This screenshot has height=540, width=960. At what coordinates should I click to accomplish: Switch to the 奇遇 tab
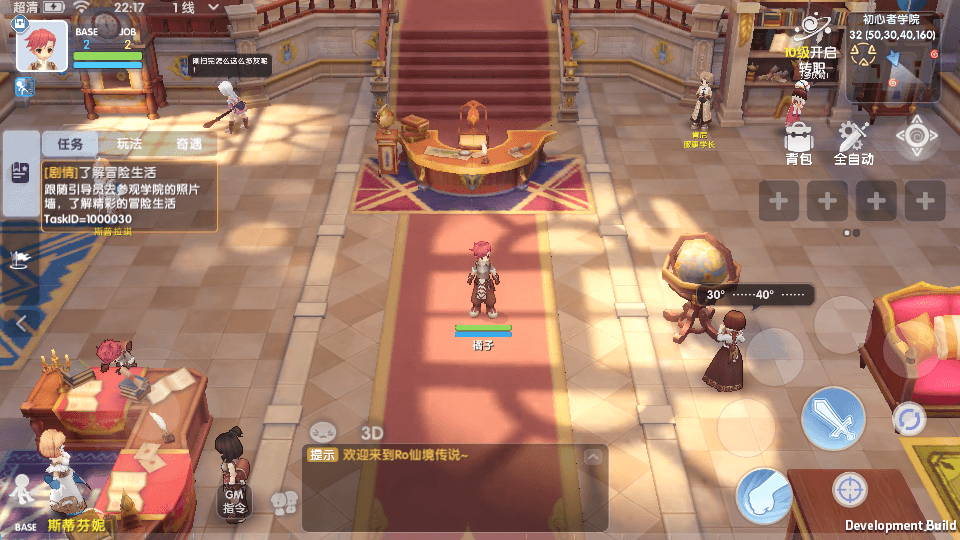188,144
